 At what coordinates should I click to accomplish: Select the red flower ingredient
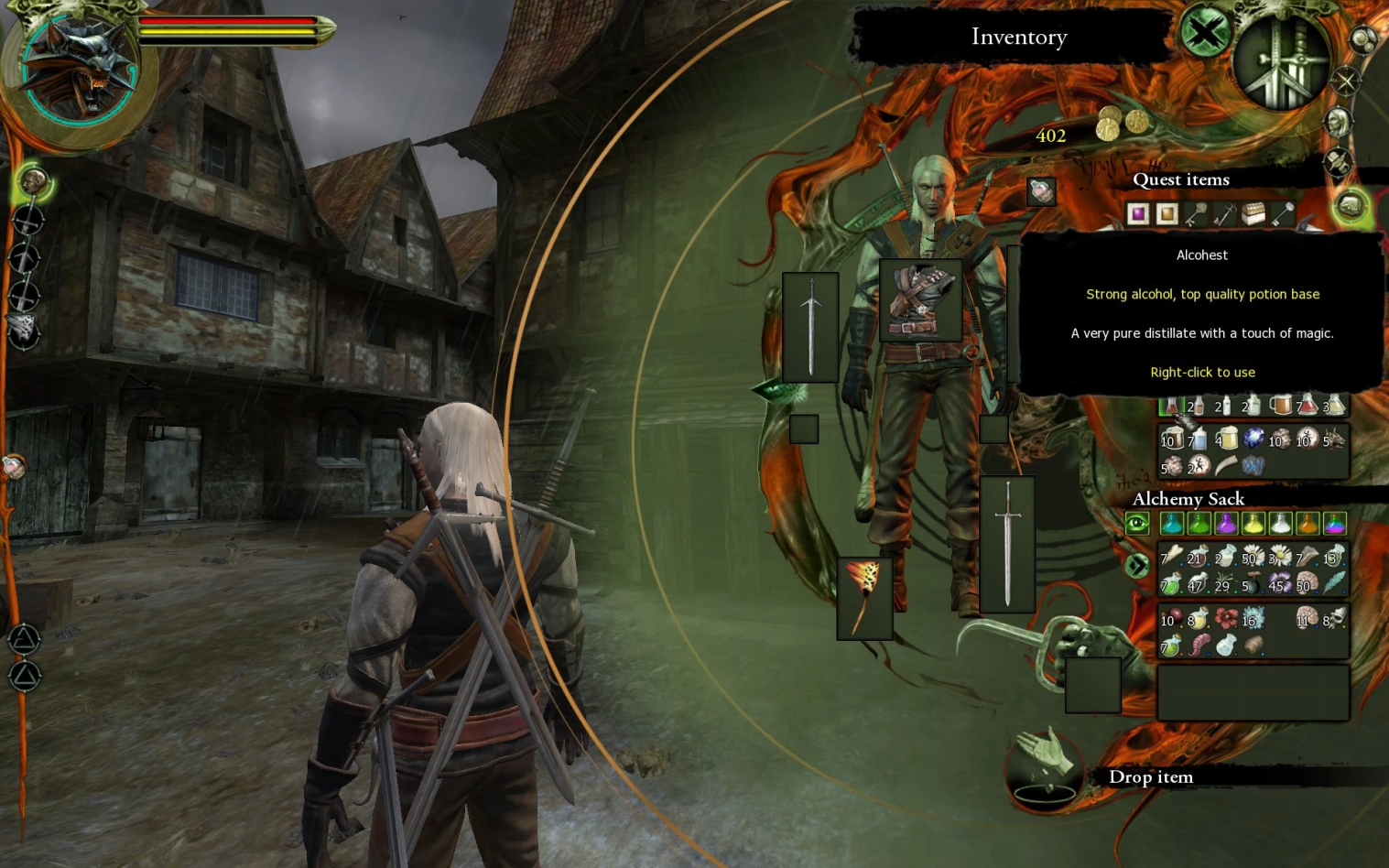coord(1226,620)
